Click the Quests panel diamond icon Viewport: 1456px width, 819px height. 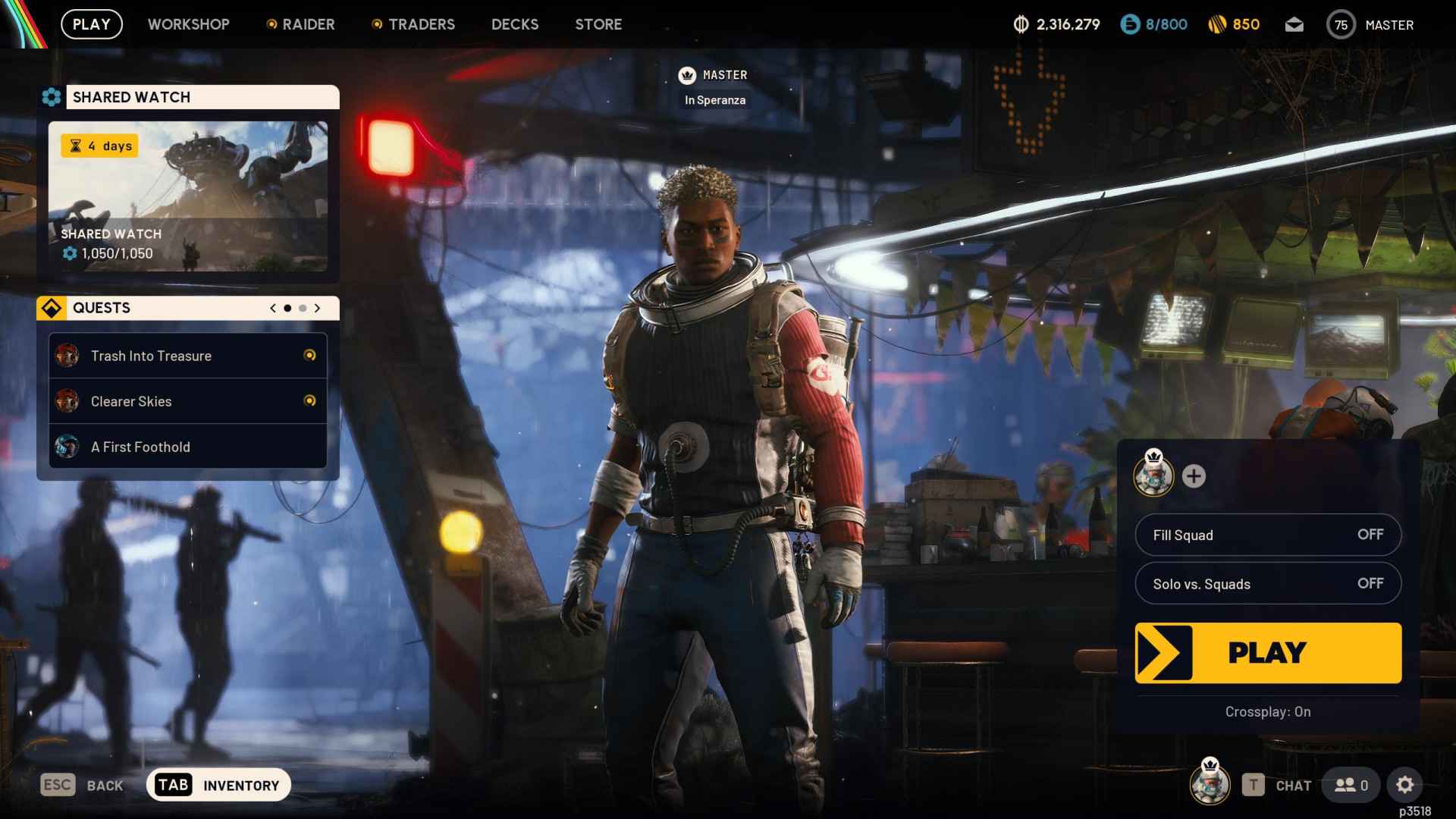[x=52, y=308]
